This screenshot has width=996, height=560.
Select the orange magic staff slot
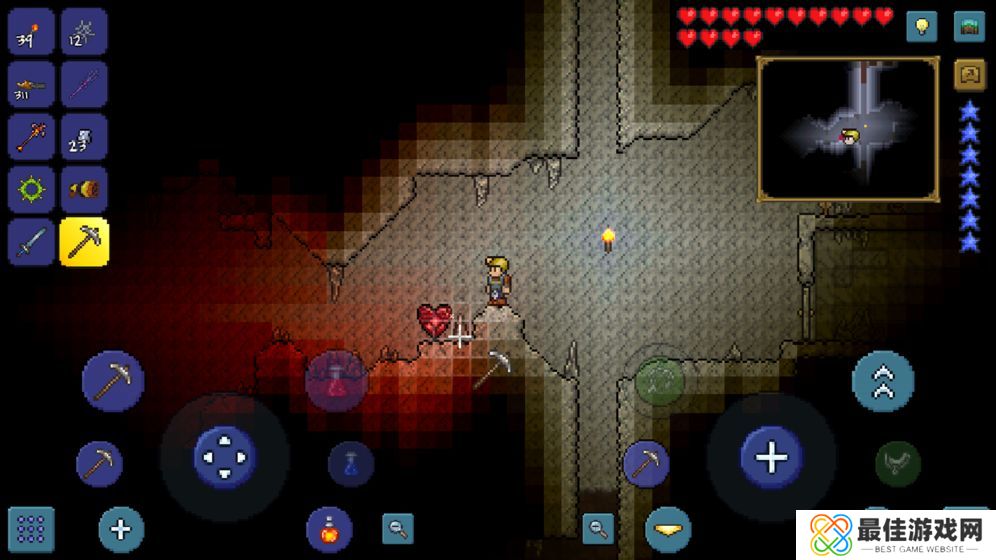pos(31,137)
